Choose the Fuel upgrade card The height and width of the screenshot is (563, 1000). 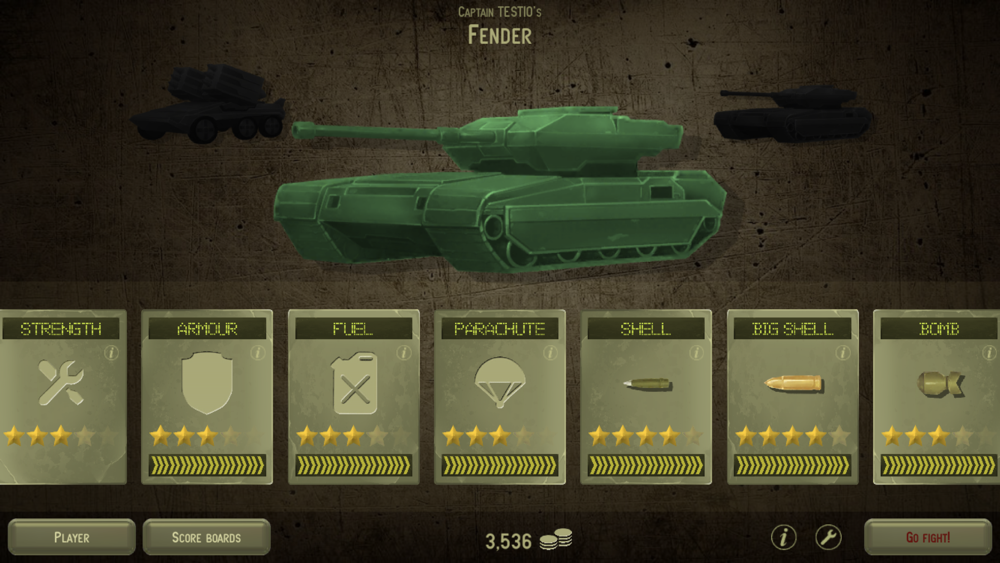click(353, 396)
